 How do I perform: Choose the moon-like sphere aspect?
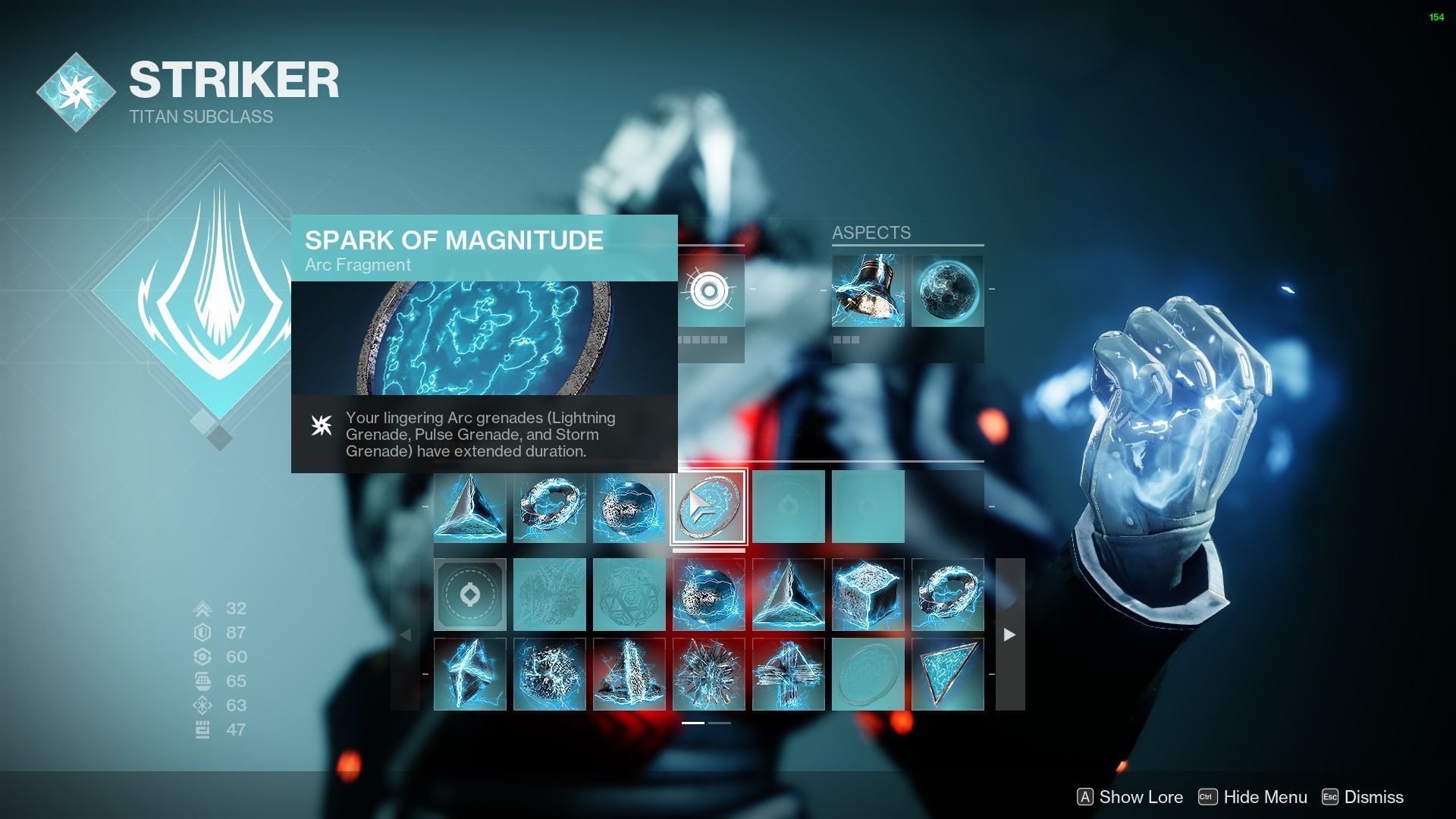pos(947,291)
